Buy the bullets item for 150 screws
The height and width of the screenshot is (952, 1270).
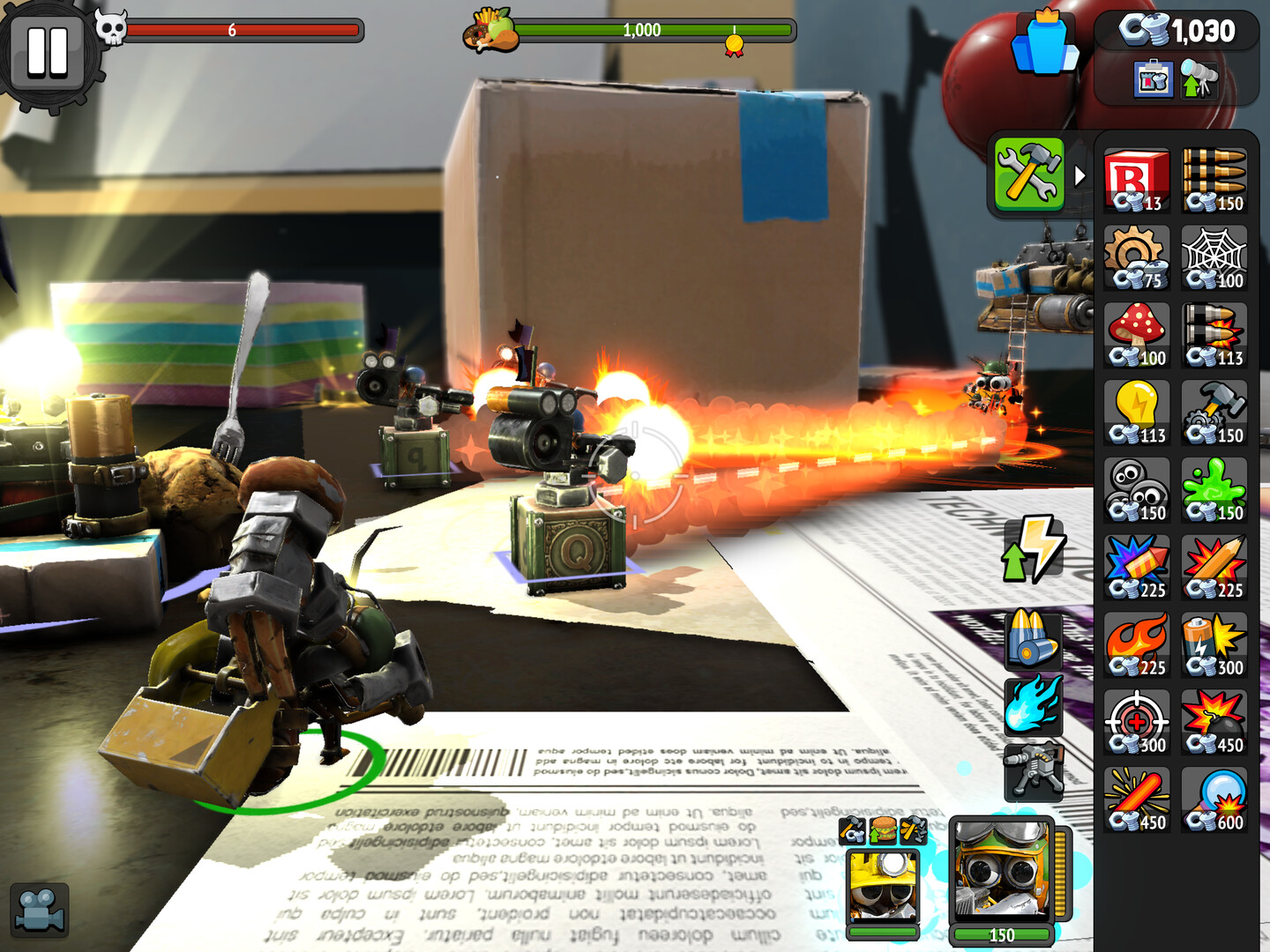pos(1213,178)
